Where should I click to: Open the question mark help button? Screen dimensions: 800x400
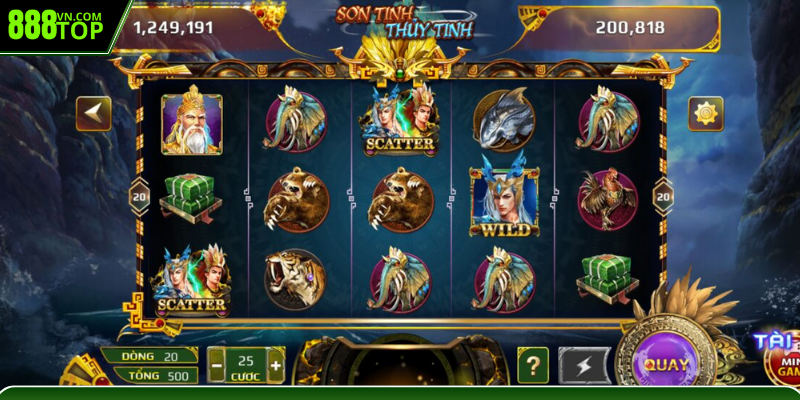(532, 365)
